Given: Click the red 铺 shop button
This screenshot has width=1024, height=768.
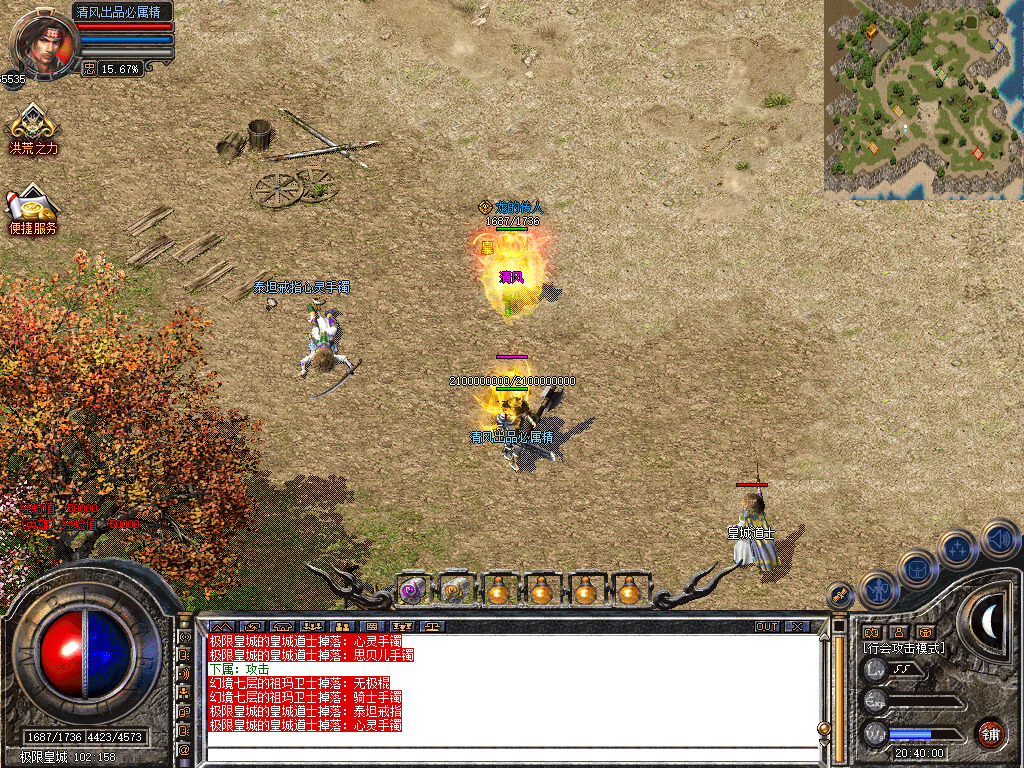Looking at the screenshot, I should pos(990,732).
